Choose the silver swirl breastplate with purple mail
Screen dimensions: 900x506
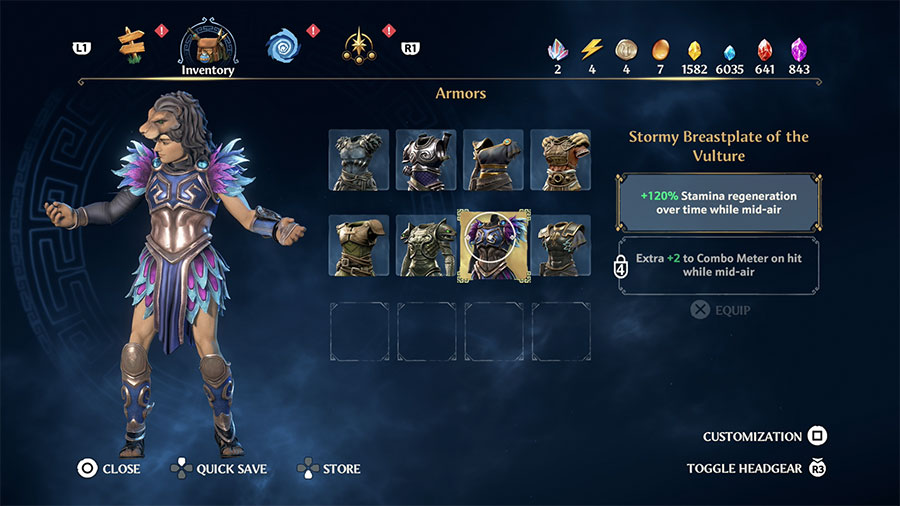[x=426, y=159]
